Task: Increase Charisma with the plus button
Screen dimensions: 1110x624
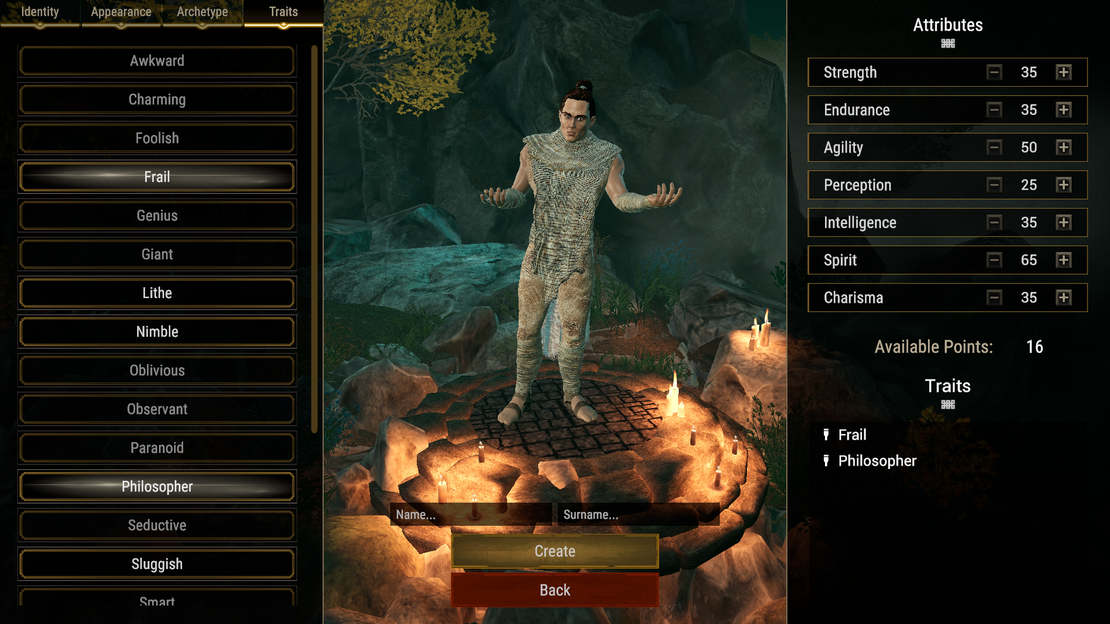Action: click(1063, 298)
